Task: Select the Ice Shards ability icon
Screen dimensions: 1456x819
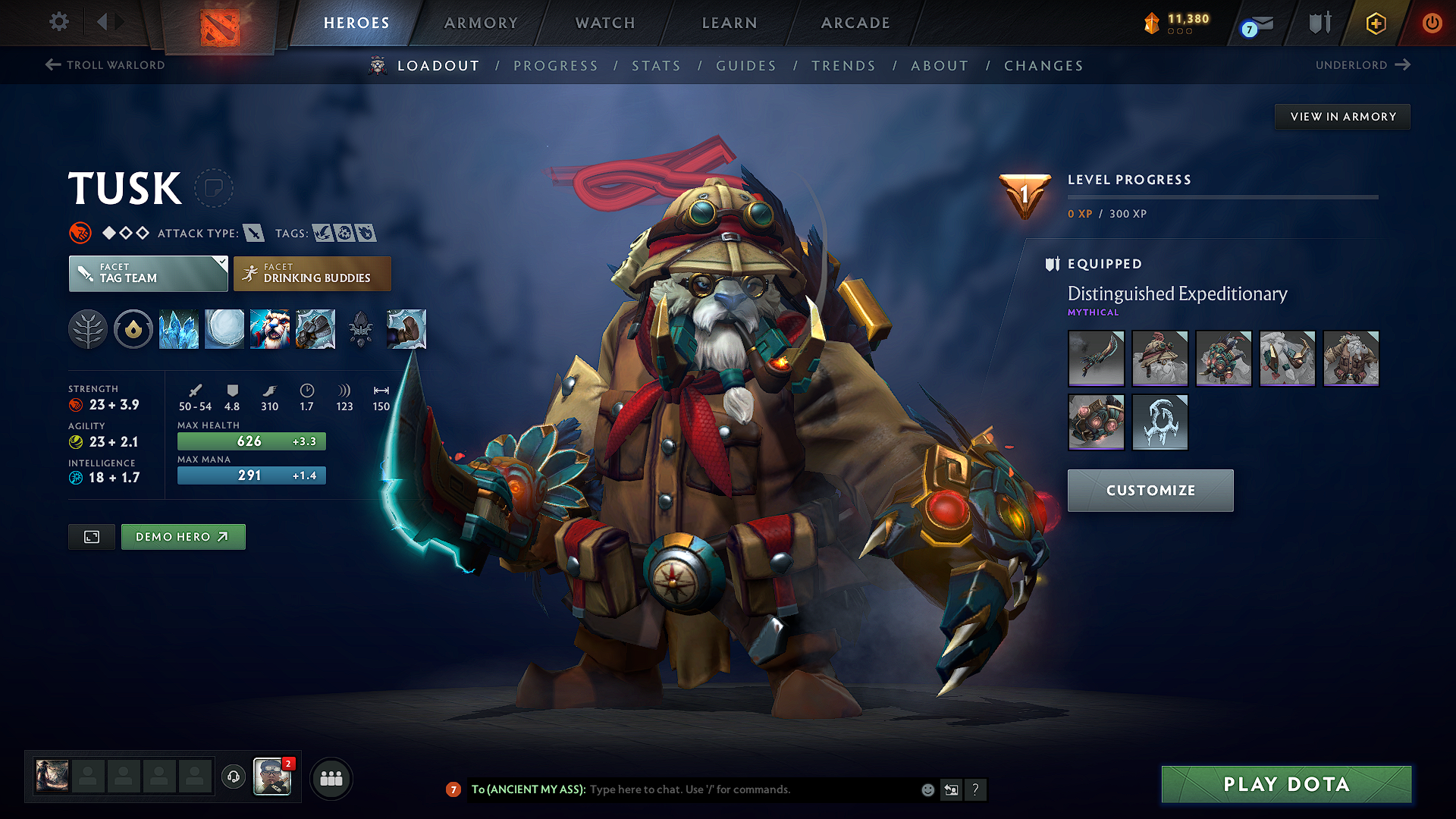Action: 179,329
